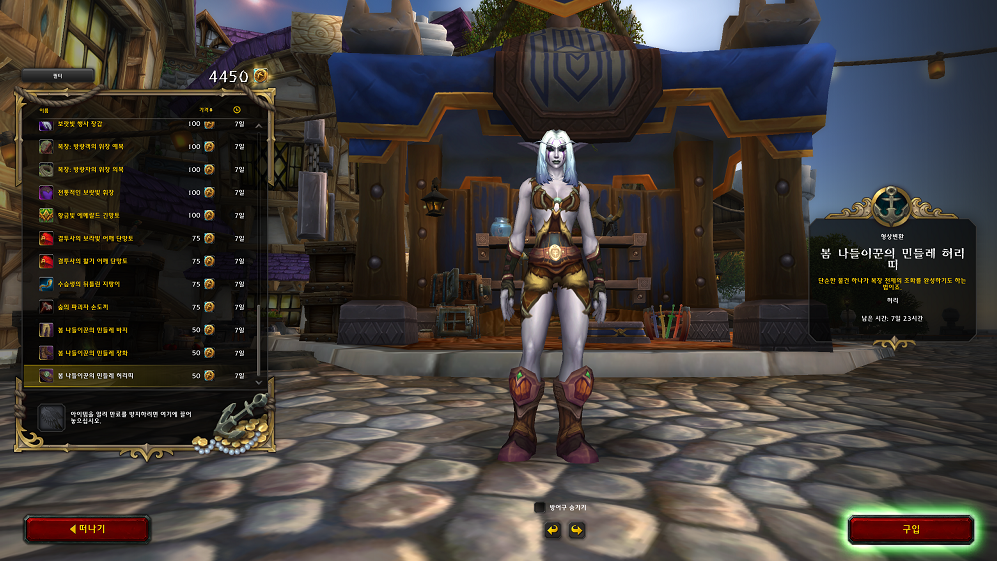This screenshot has height=561, width=997.
Task: Toggle the 방어구 숨기기 checkbox
Action: (x=540, y=507)
